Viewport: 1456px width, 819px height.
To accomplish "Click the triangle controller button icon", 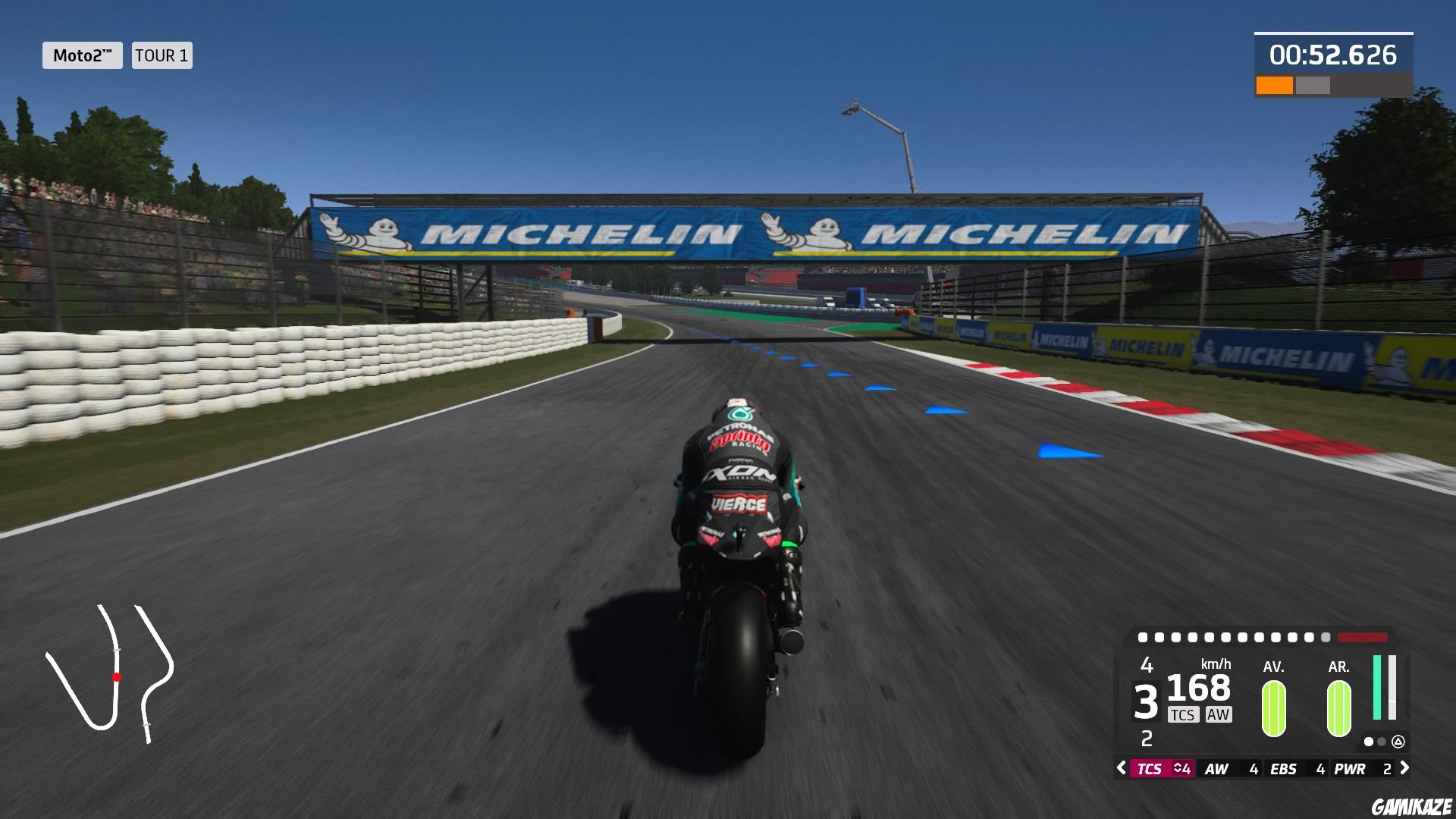I will click(1398, 742).
